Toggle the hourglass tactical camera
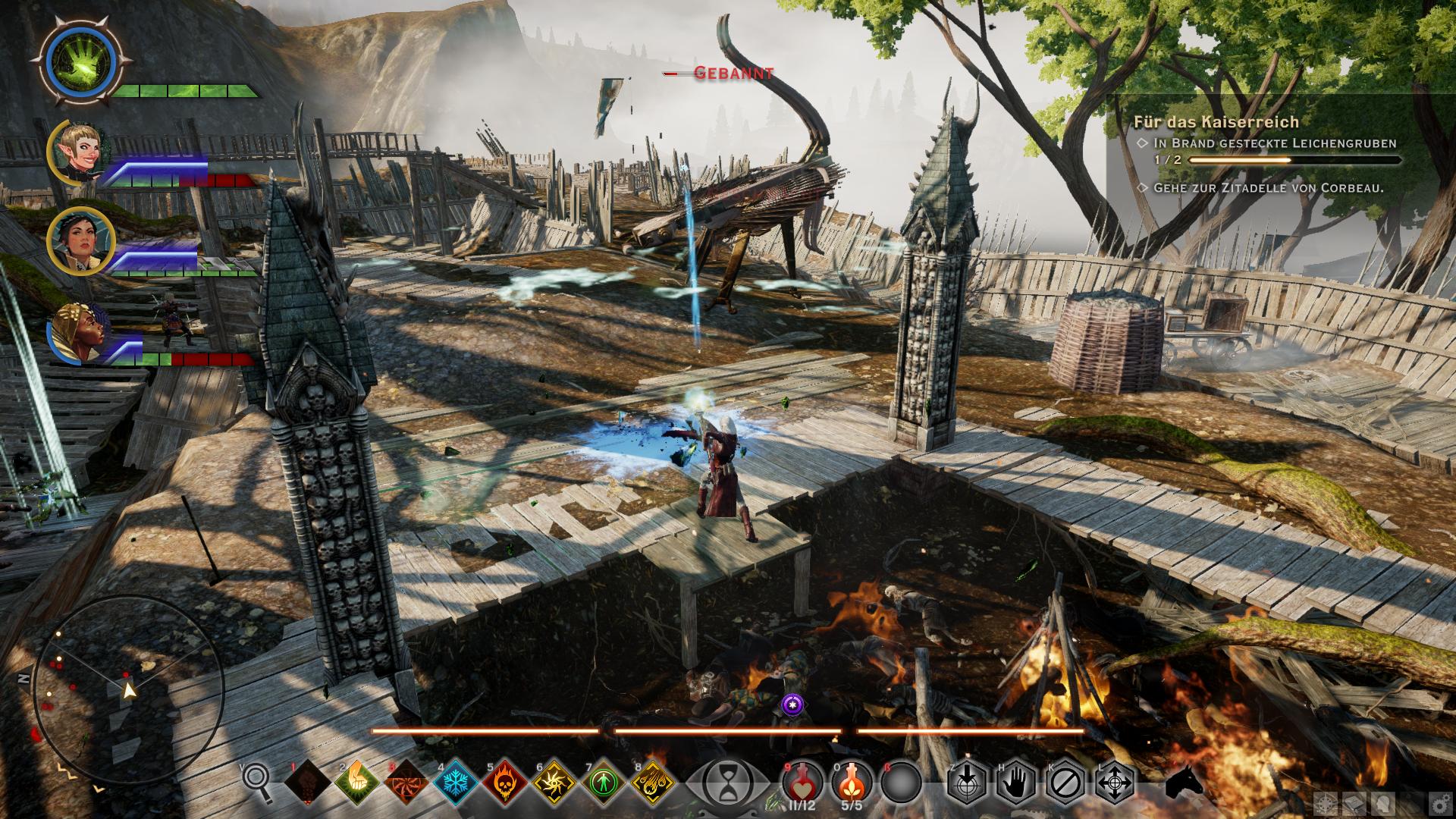This screenshot has width=1456, height=819. coord(728,781)
